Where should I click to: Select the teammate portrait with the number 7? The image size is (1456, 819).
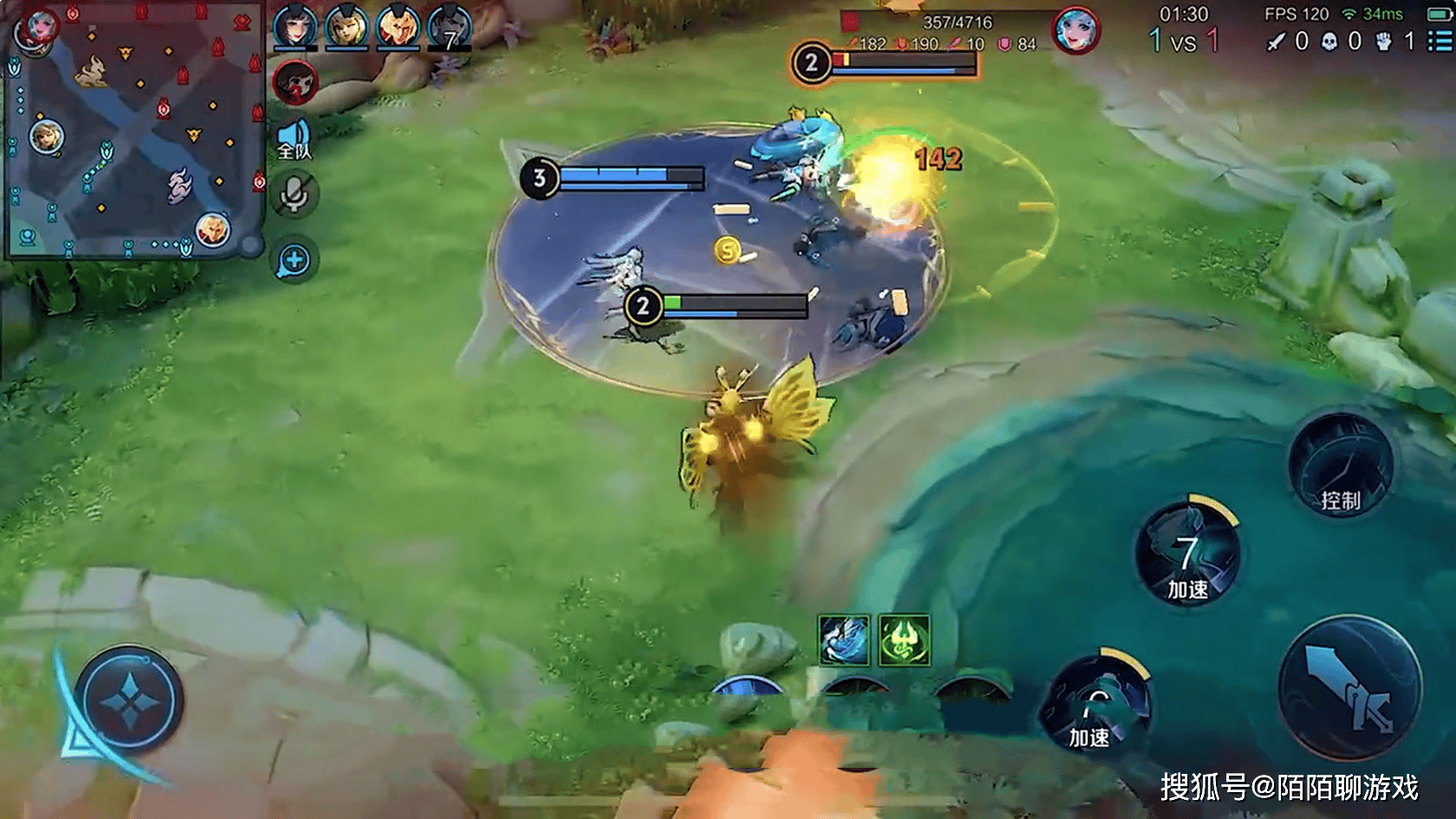(450, 28)
